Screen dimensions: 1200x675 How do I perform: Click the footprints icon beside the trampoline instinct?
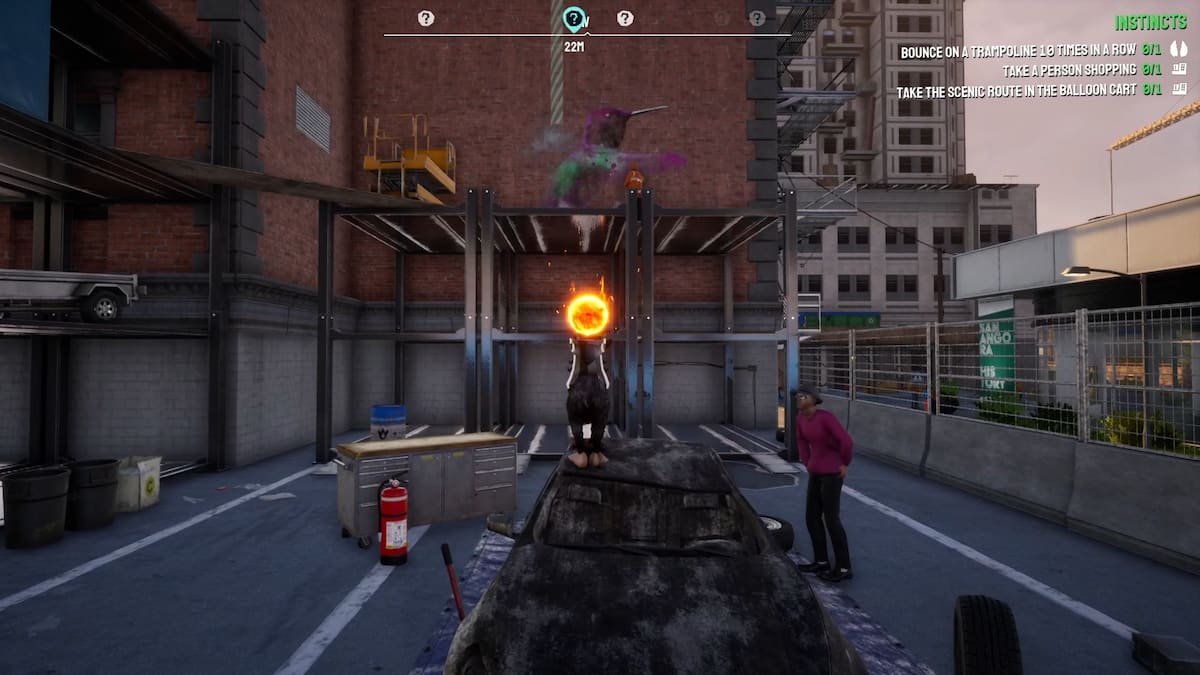pyautogui.click(x=1179, y=51)
